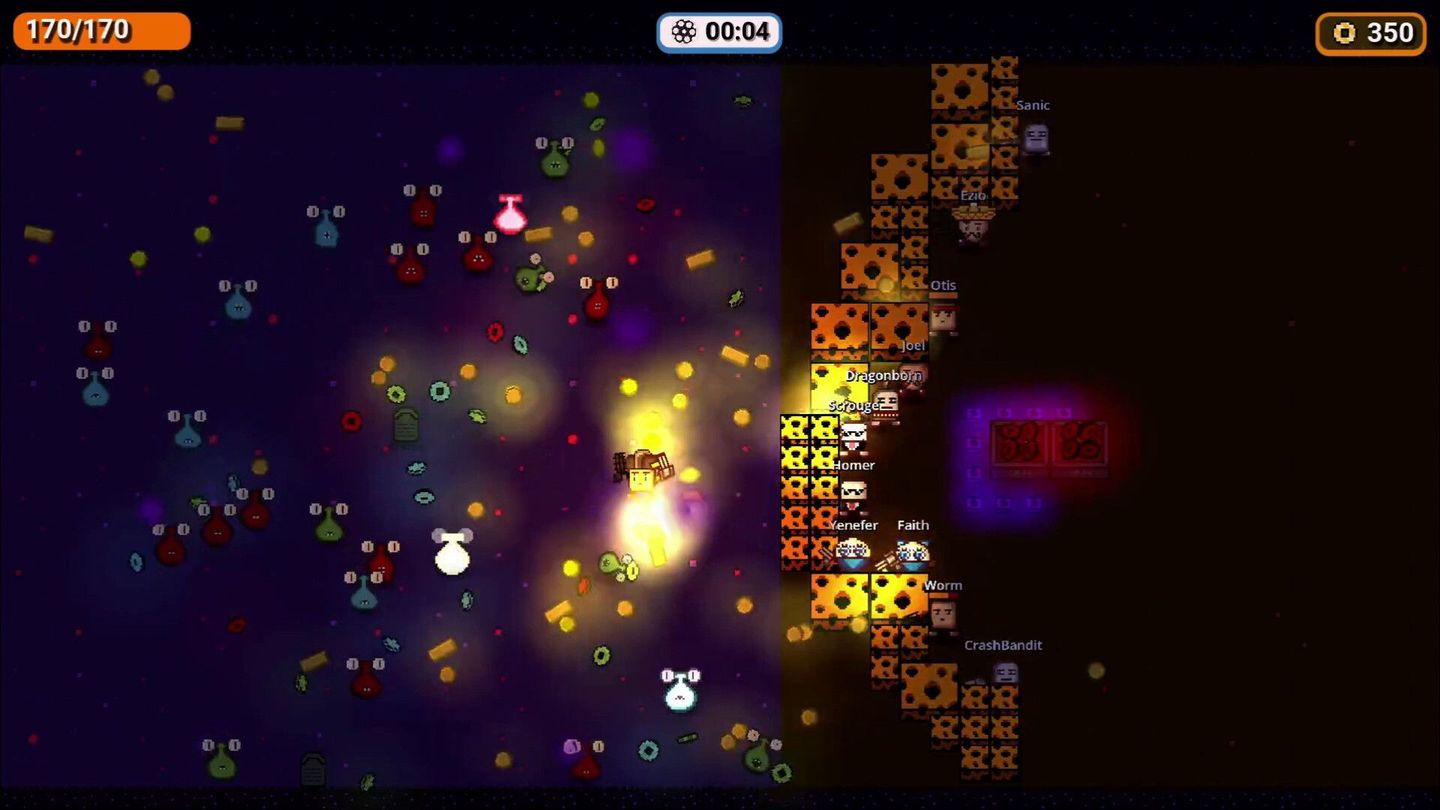1440x810 pixels.
Task: Click the Worm player entry
Action: pyautogui.click(x=944, y=585)
